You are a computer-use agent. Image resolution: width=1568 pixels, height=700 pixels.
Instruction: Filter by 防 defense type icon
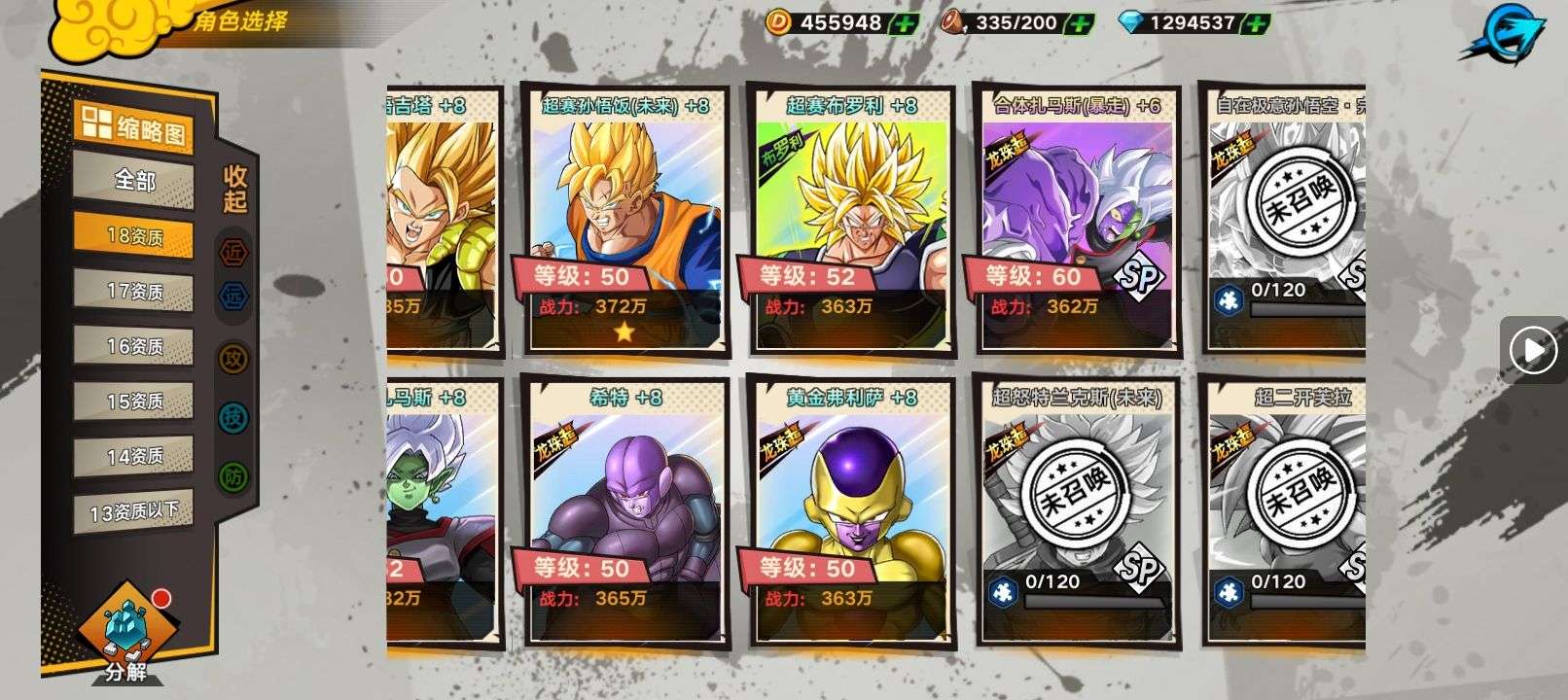[233, 476]
